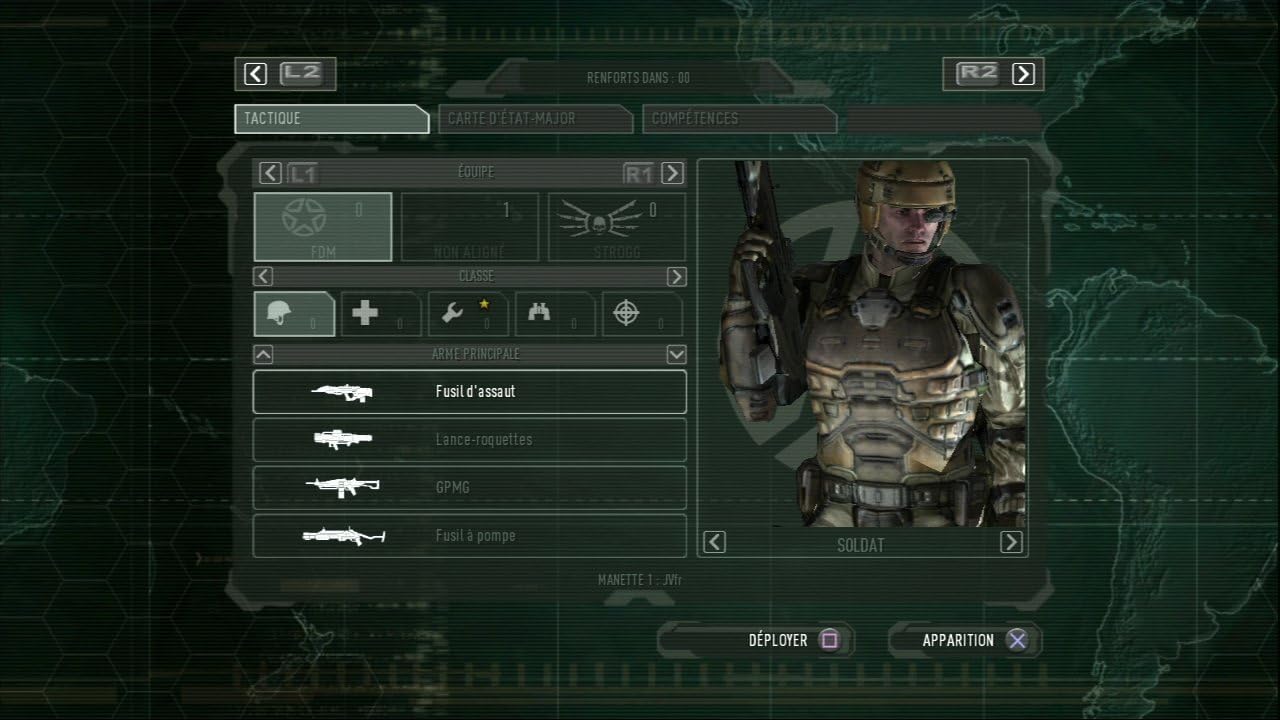
Task: Select the binoculars field ops class
Action: [x=554, y=314]
